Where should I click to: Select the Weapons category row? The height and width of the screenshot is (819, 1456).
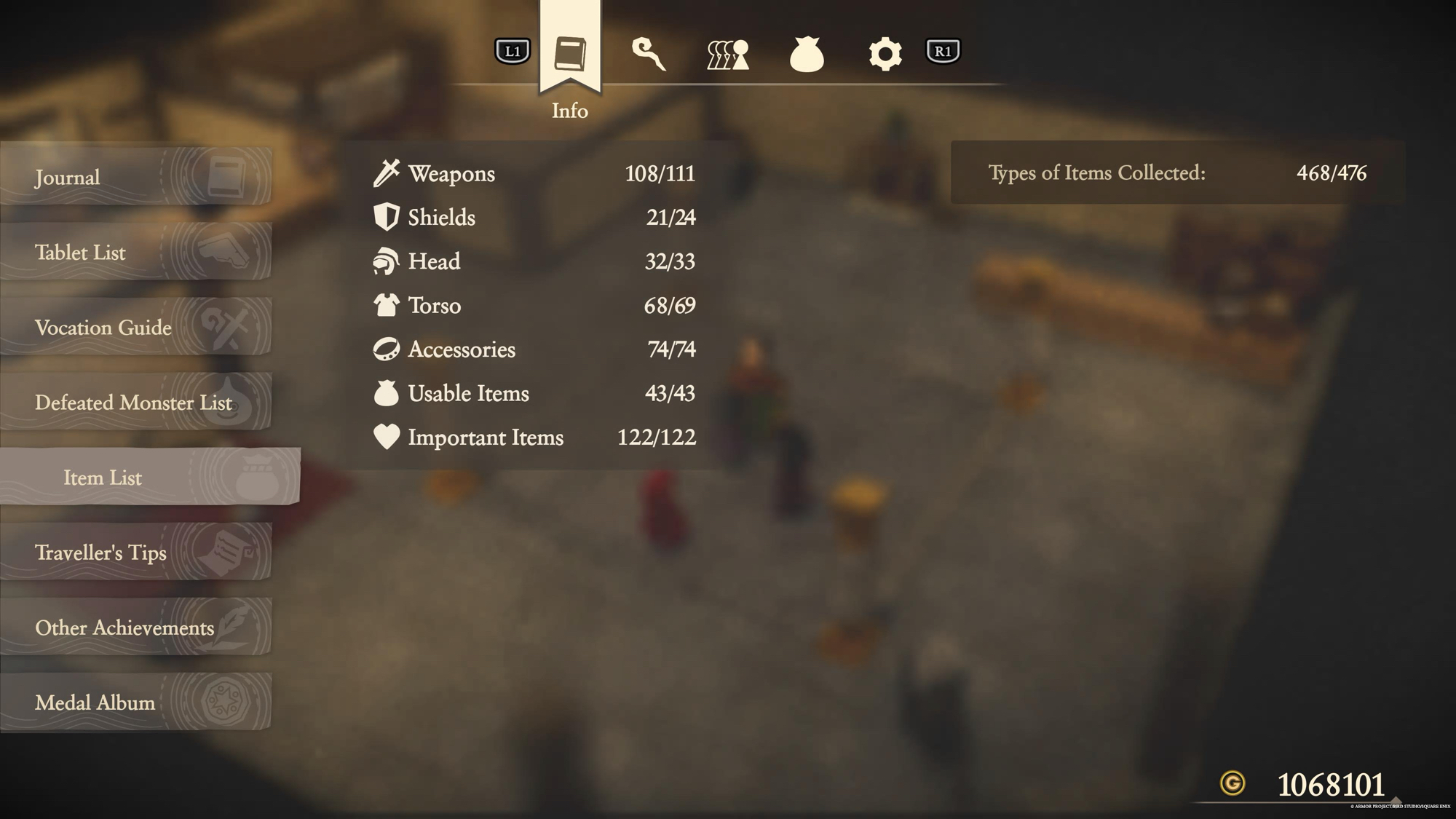click(x=534, y=173)
